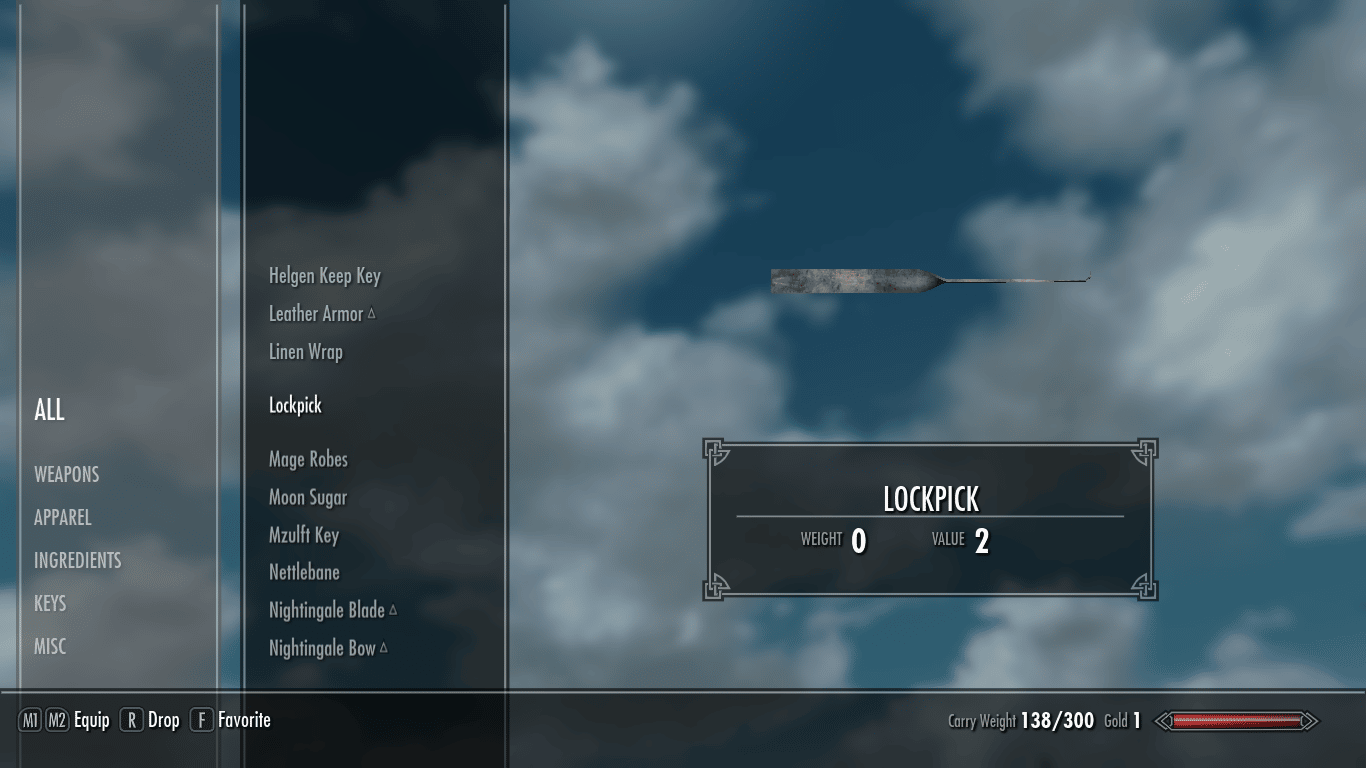Click the triangle marker beside Nightingale Bow

(x=382, y=646)
